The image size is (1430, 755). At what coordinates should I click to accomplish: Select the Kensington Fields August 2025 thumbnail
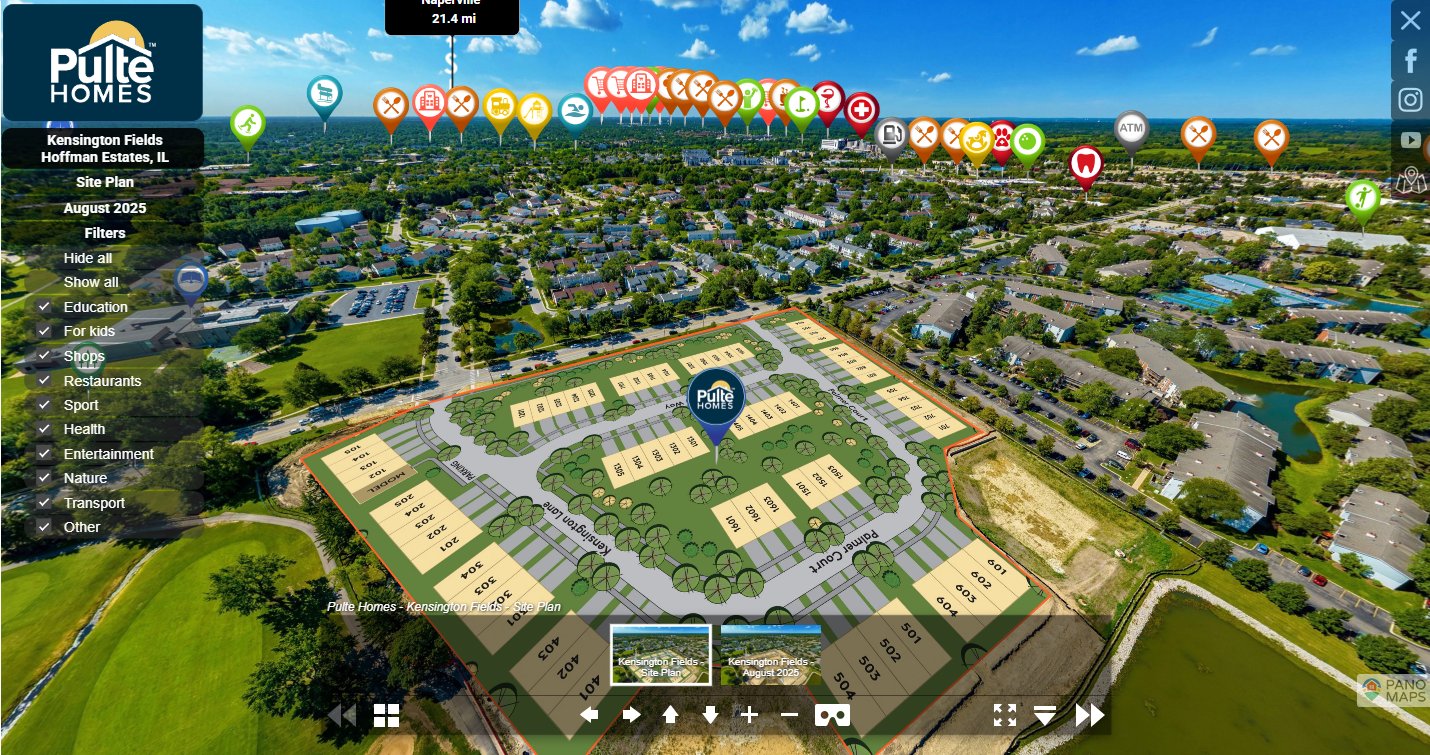[770, 655]
